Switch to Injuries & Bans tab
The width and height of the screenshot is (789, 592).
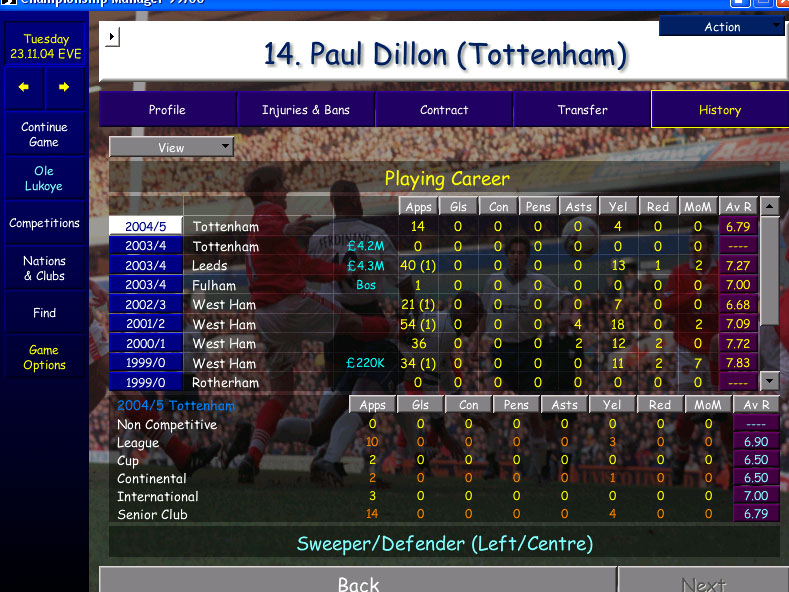coord(306,110)
